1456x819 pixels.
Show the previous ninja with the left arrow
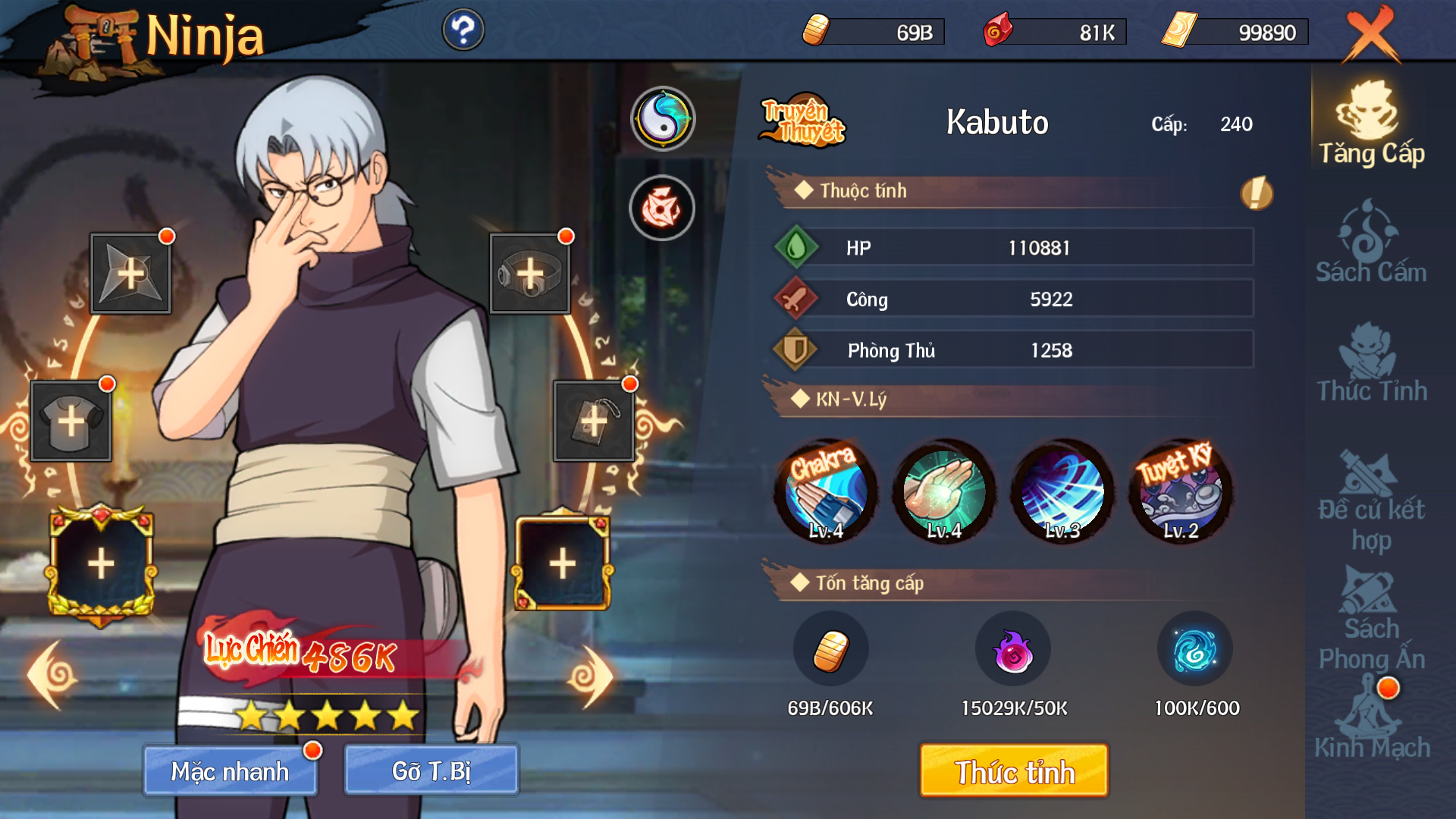(x=53, y=675)
